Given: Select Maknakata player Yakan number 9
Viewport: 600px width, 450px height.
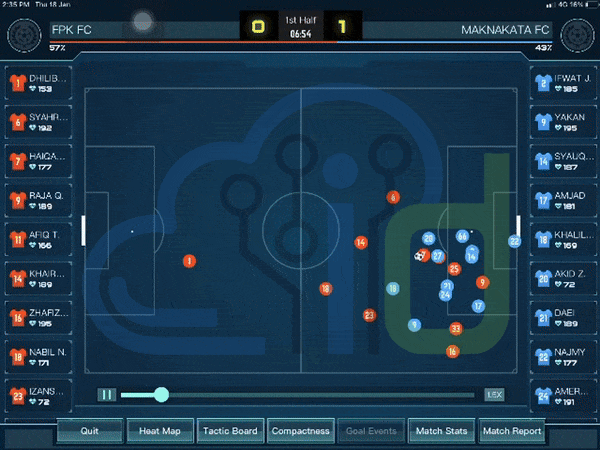Looking at the screenshot, I should pos(561,122).
